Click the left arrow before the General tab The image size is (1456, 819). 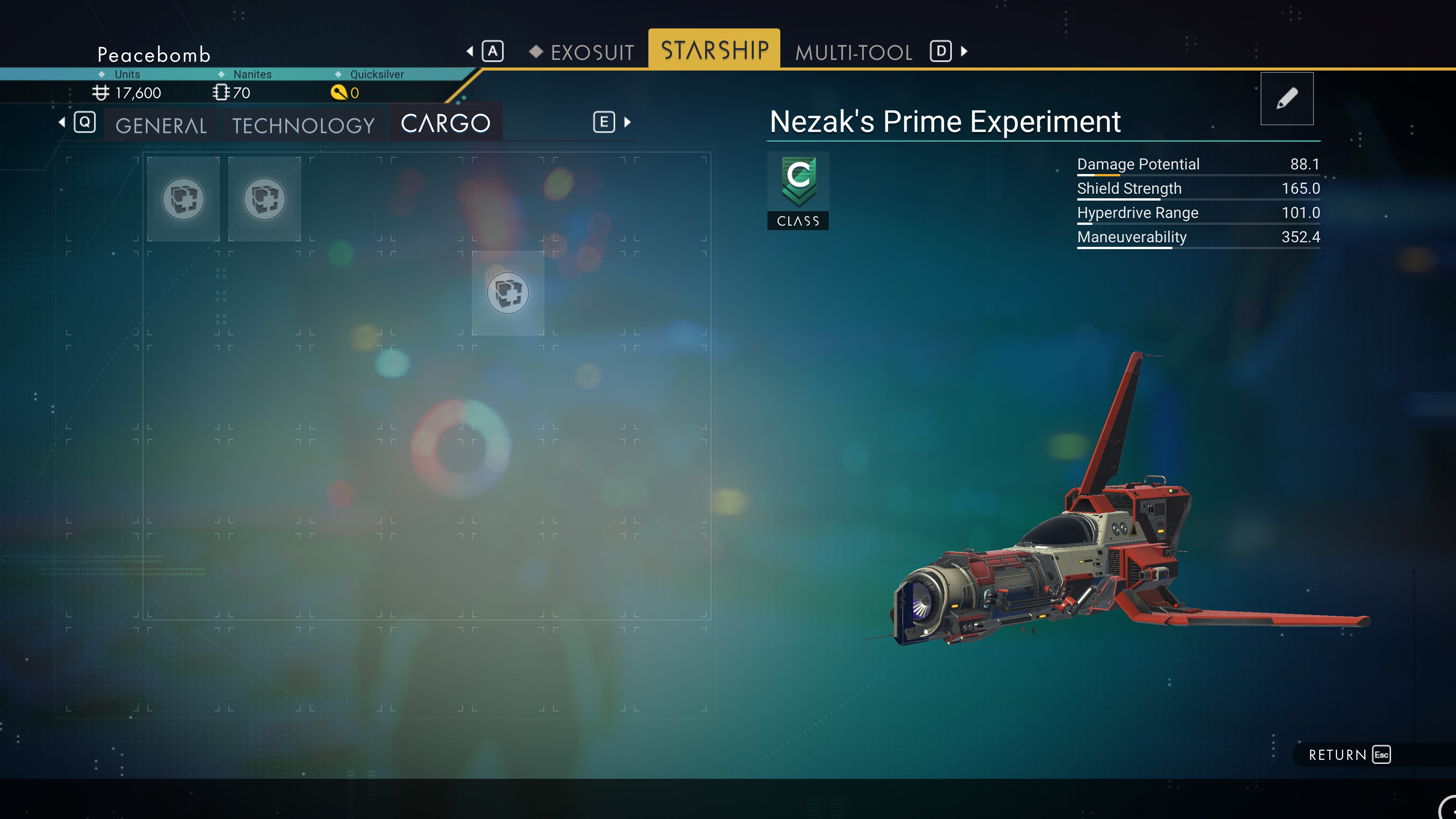click(x=61, y=122)
